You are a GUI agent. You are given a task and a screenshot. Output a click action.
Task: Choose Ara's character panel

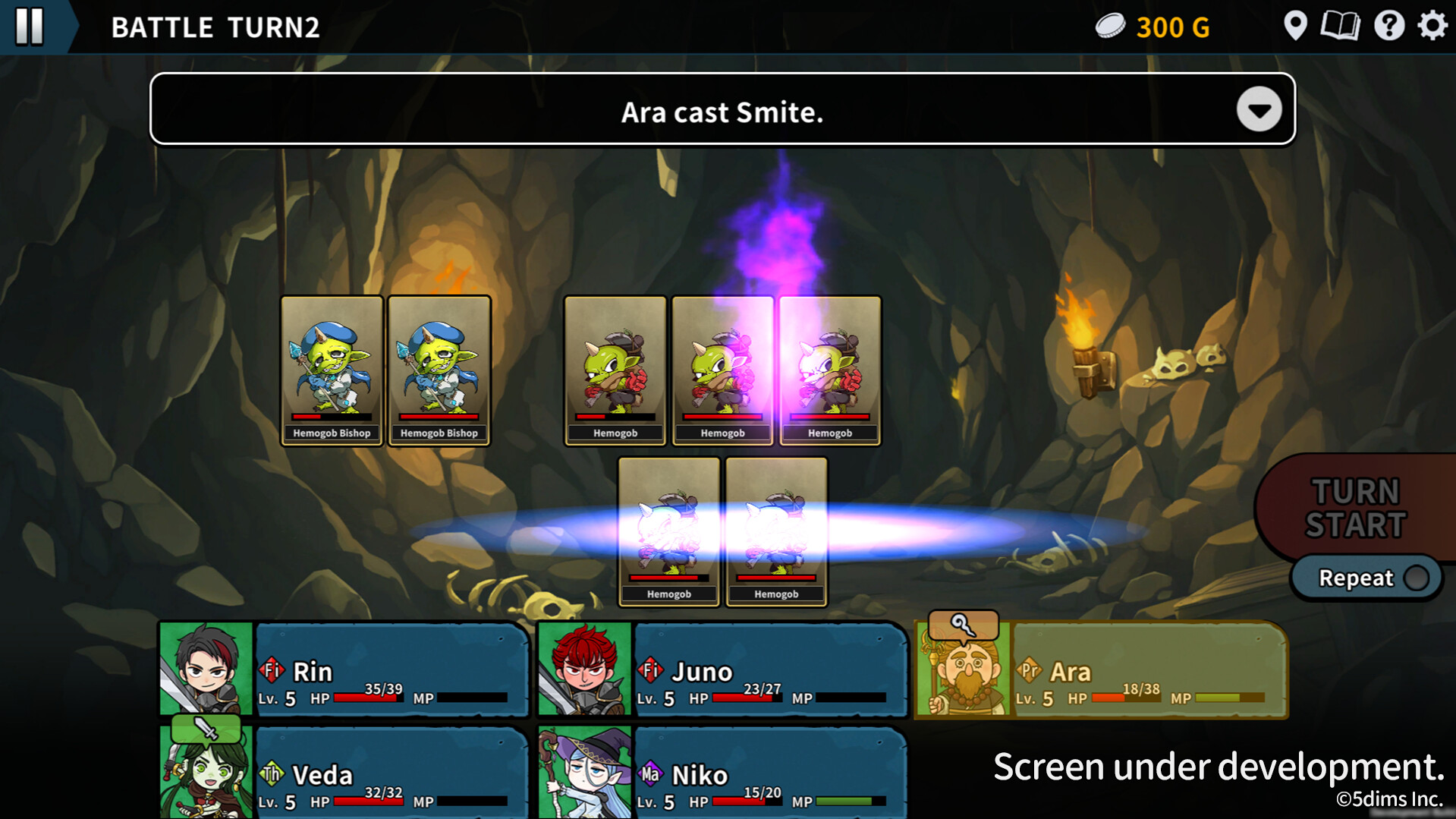[x=1102, y=669]
